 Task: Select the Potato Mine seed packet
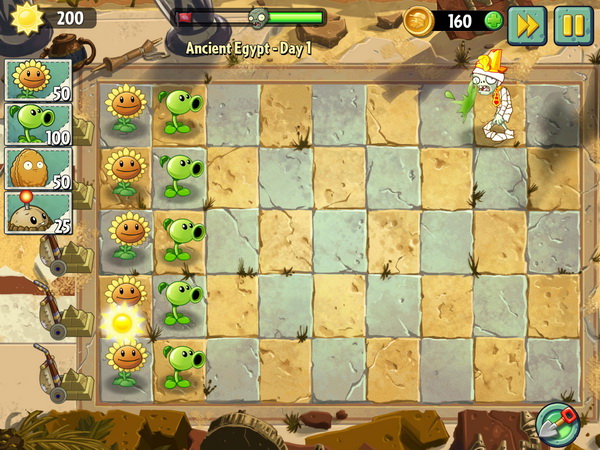point(39,212)
